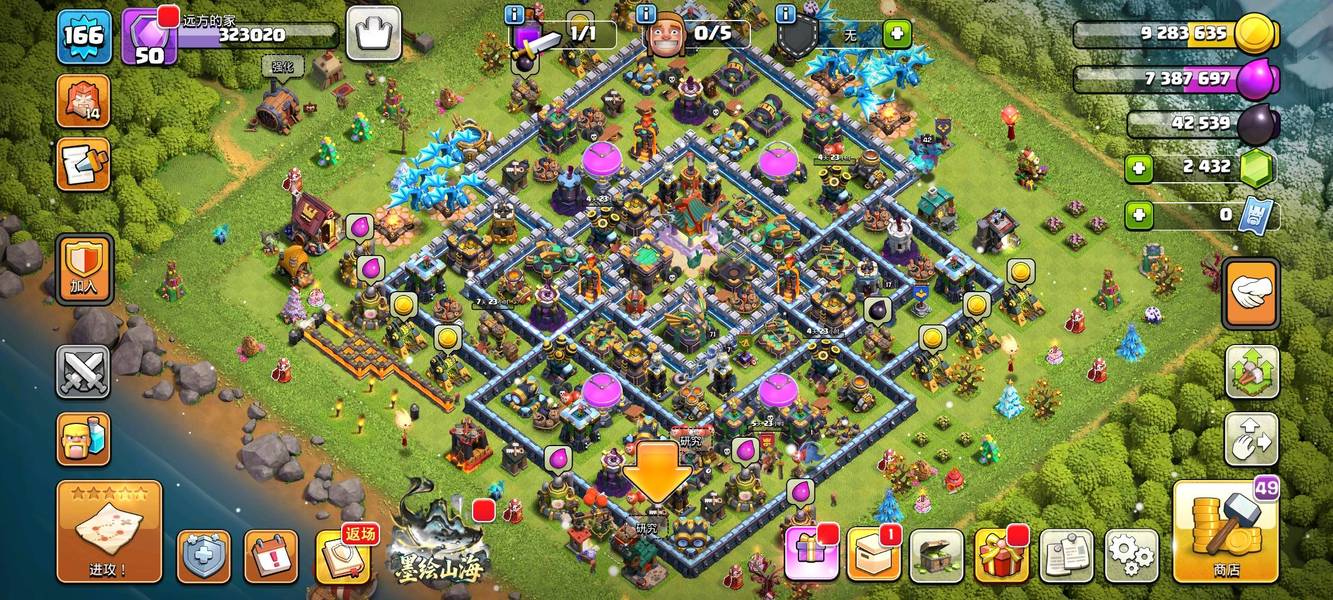Select the king face with potion icon

[x=83, y=438]
